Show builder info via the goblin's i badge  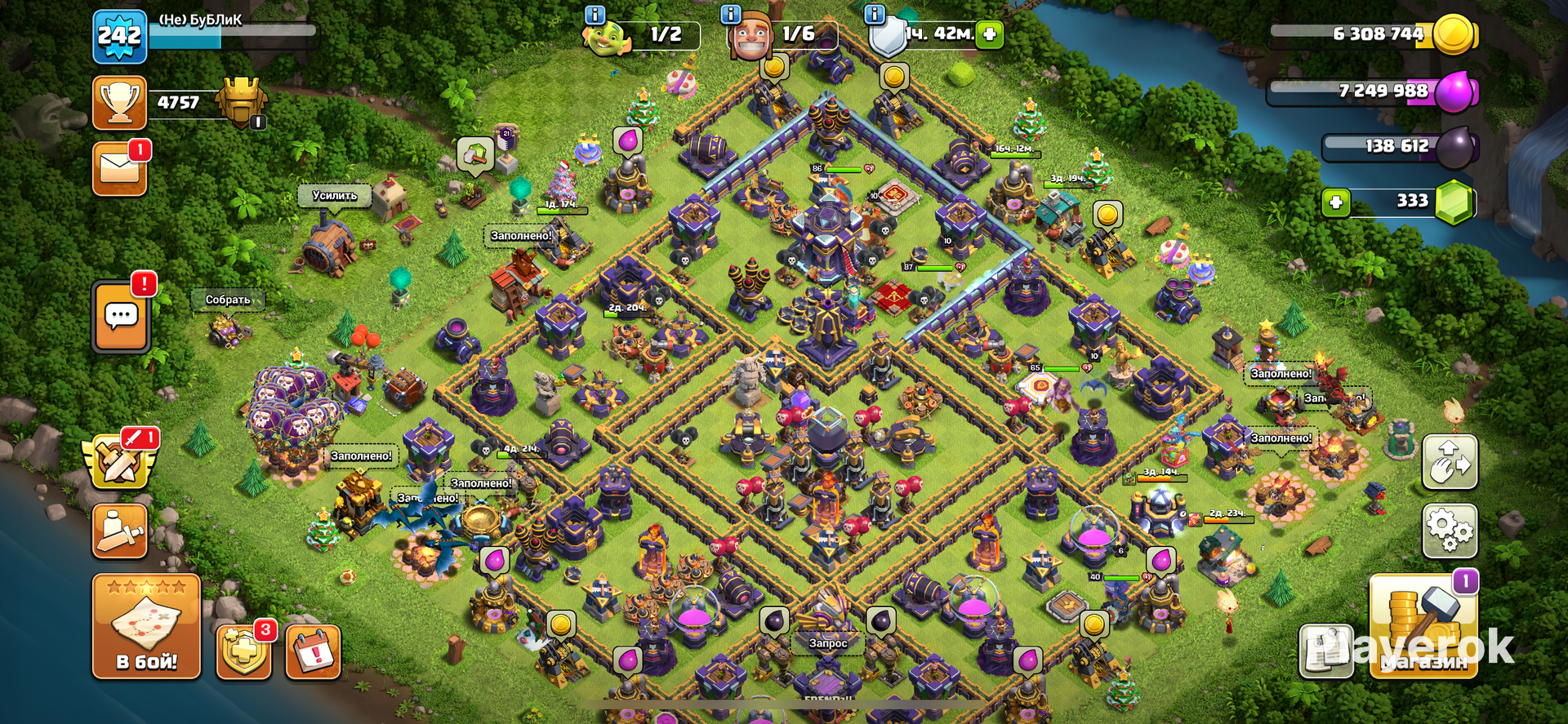coord(595,15)
